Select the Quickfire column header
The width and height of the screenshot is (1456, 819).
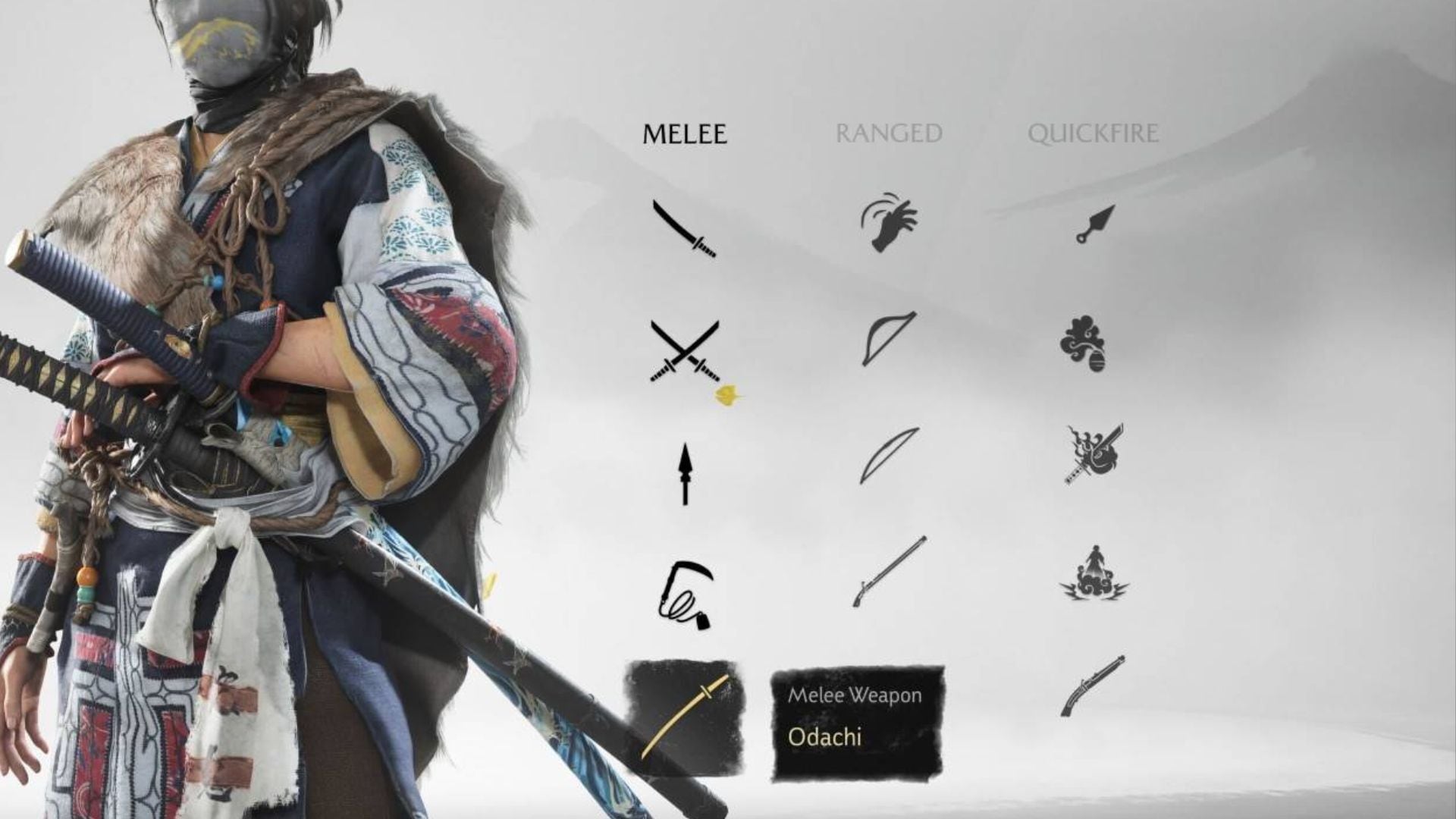tap(1093, 134)
